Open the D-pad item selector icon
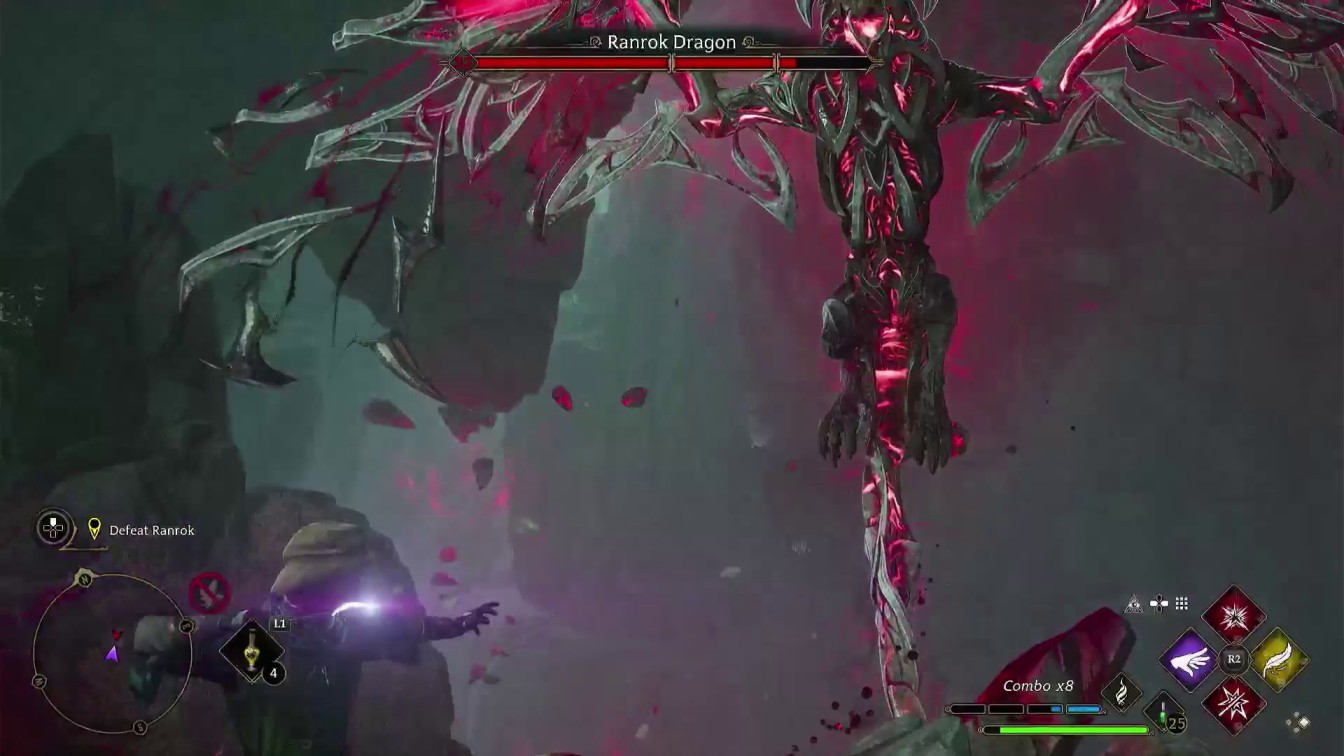This screenshot has width=1344, height=756. [1158, 602]
